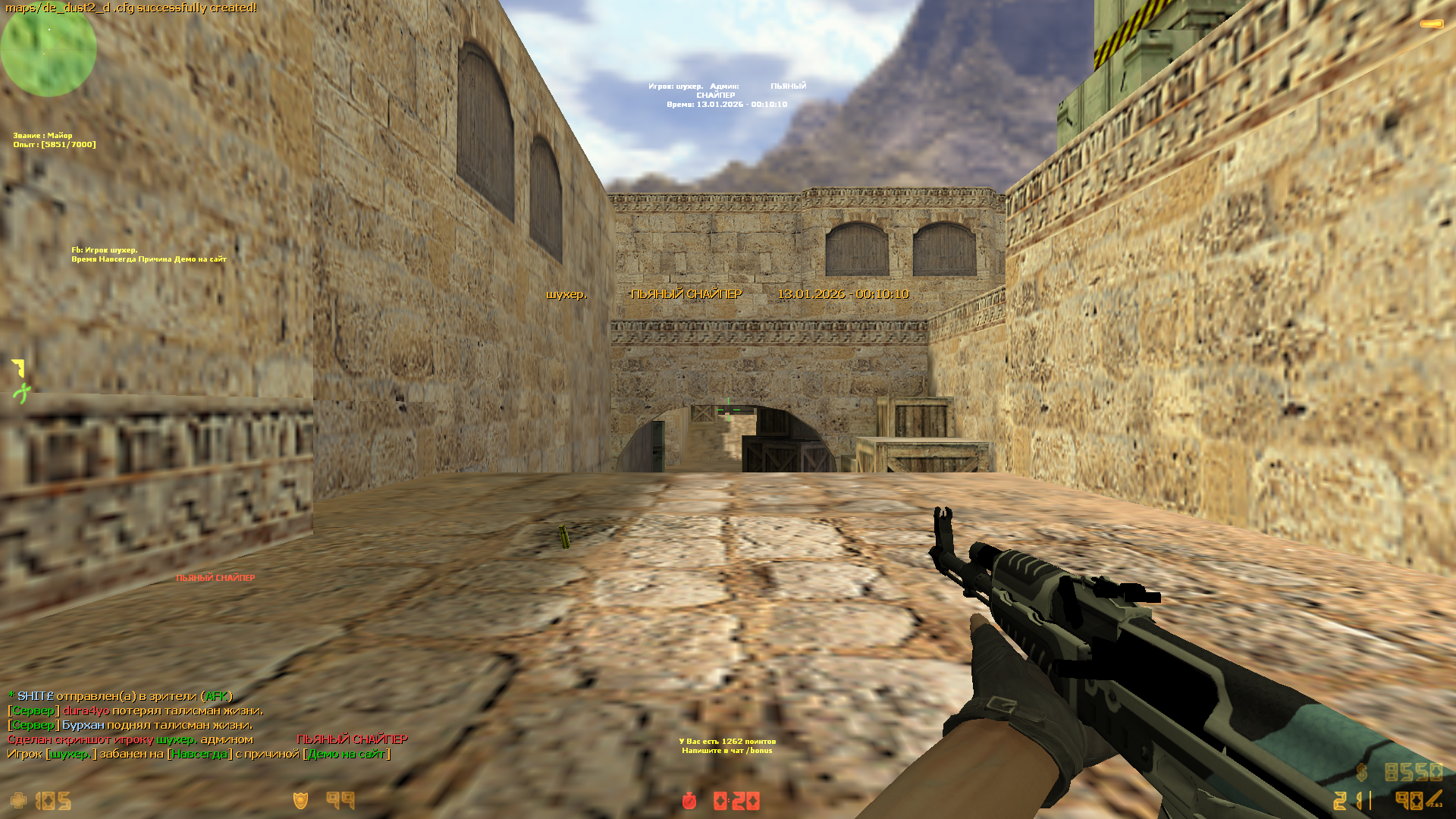Click the kevlar armor shield icon

coord(300,801)
